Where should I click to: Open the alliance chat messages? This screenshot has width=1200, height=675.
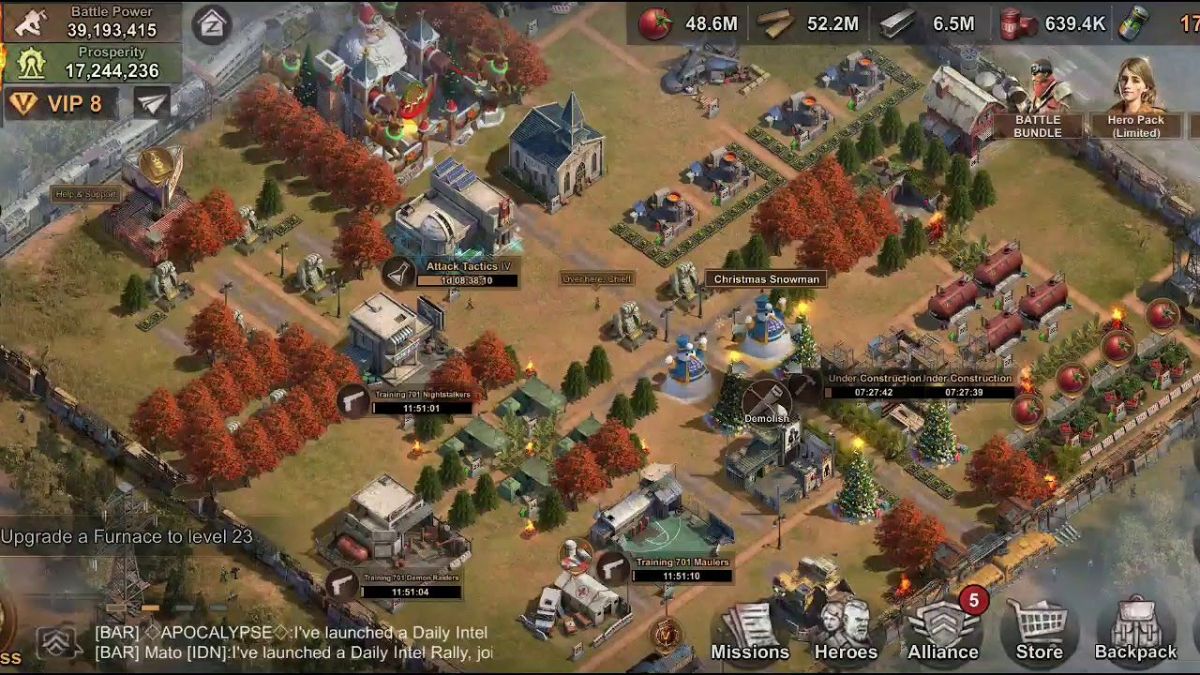tap(290, 642)
